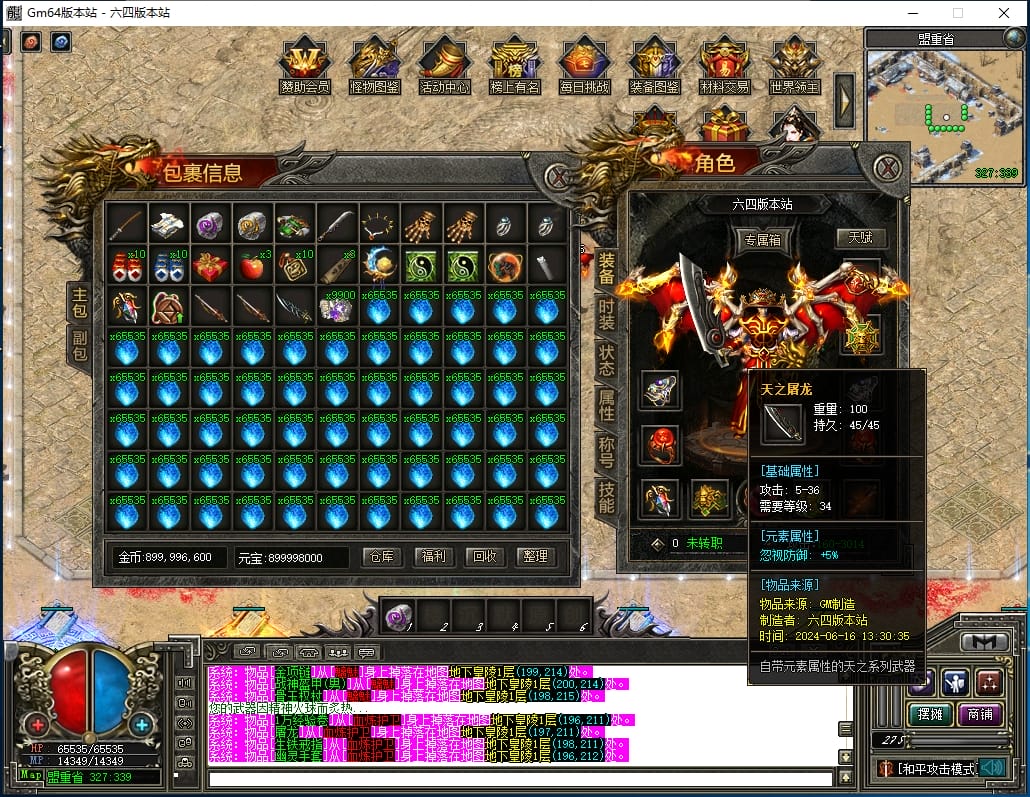The width and height of the screenshot is (1030, 797).
Task: Open the 世界领主 world boss menu
Action: pos(795,66)
